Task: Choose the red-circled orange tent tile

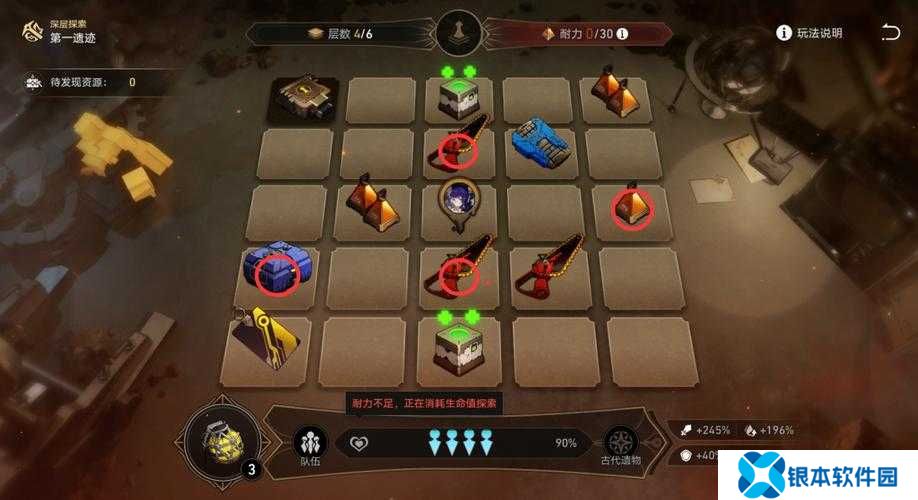Action: (x=633, y=206)
